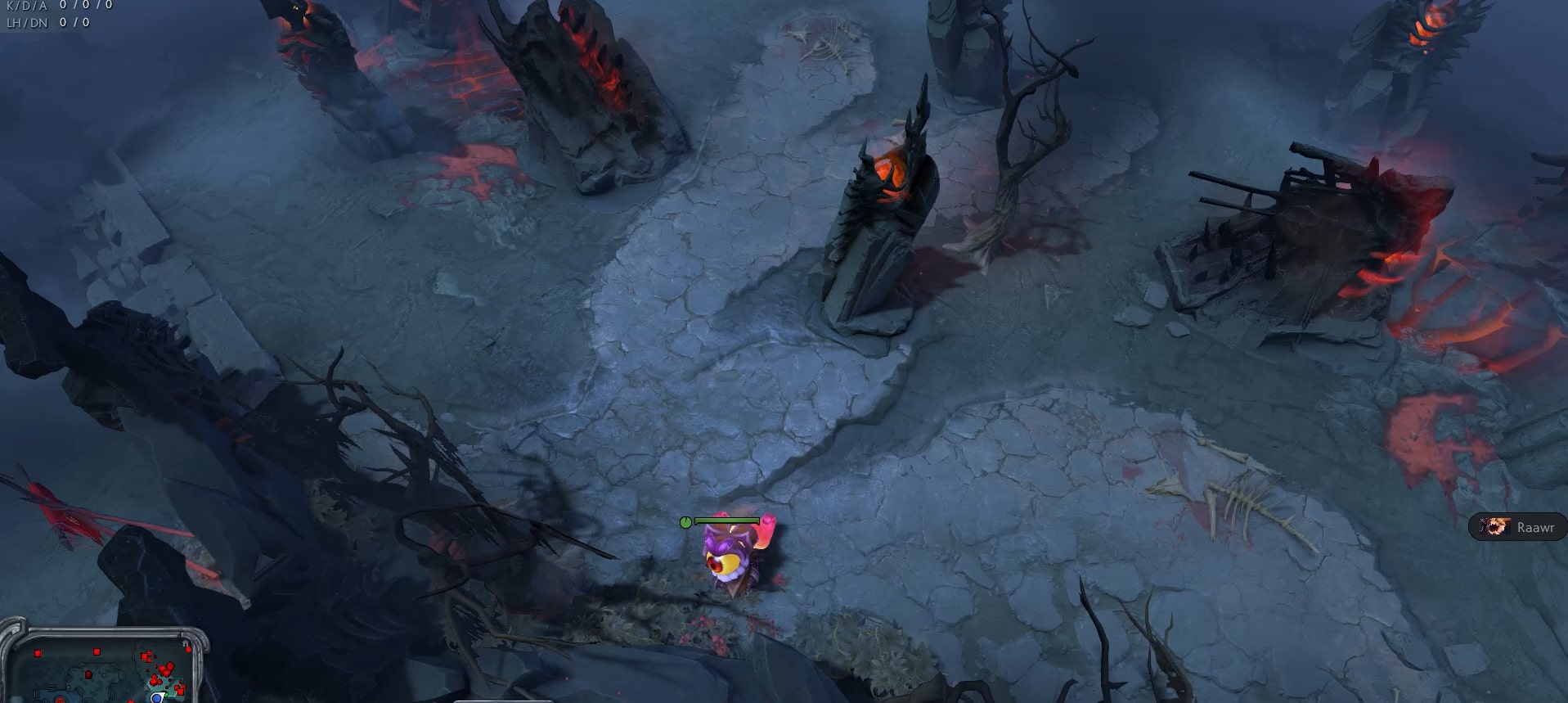
Task: Click the lone red dot below the minimap home icon
Action: (x=188, y=650)
